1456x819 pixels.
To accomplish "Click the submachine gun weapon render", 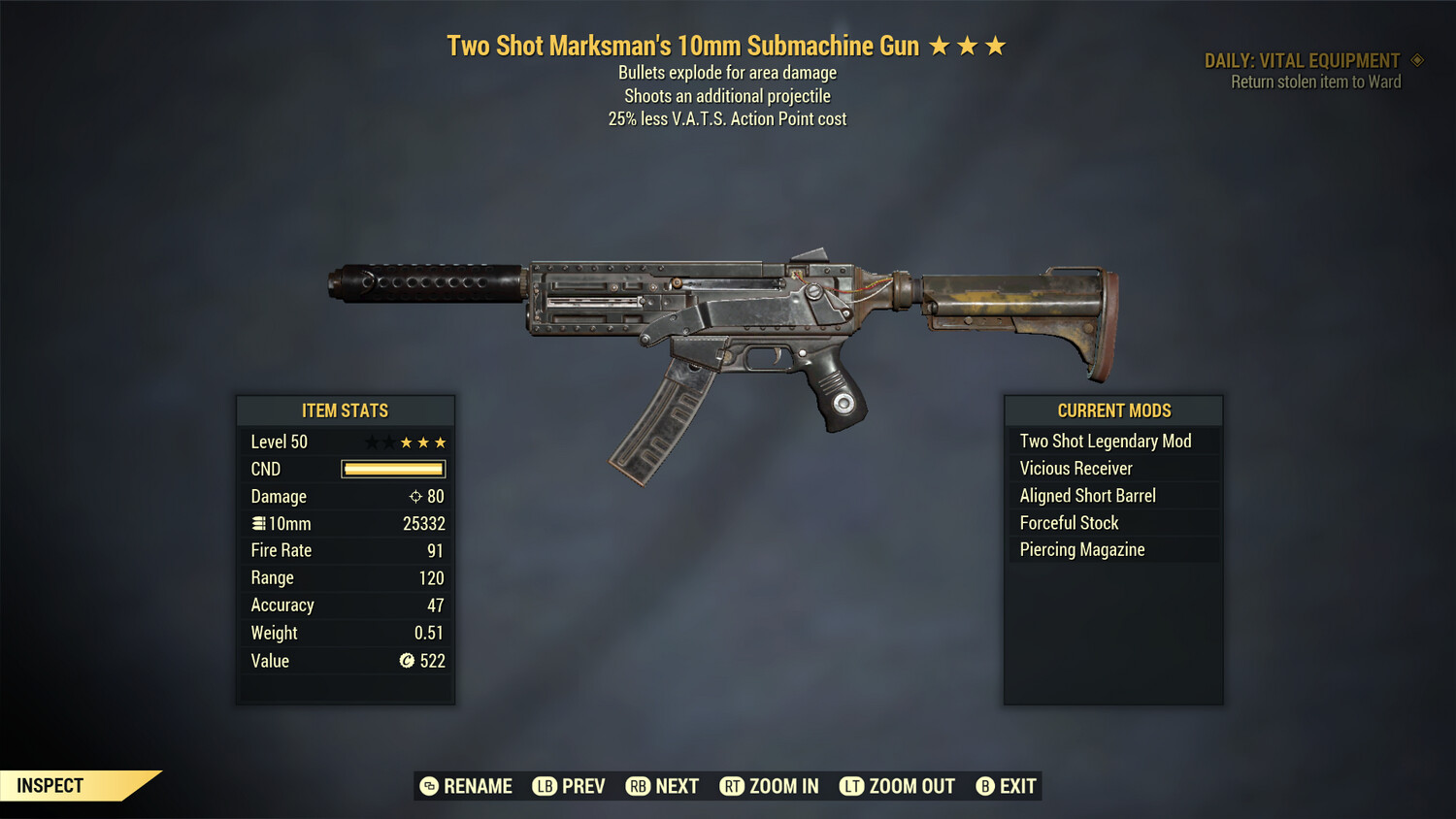I will click(728, 320).
